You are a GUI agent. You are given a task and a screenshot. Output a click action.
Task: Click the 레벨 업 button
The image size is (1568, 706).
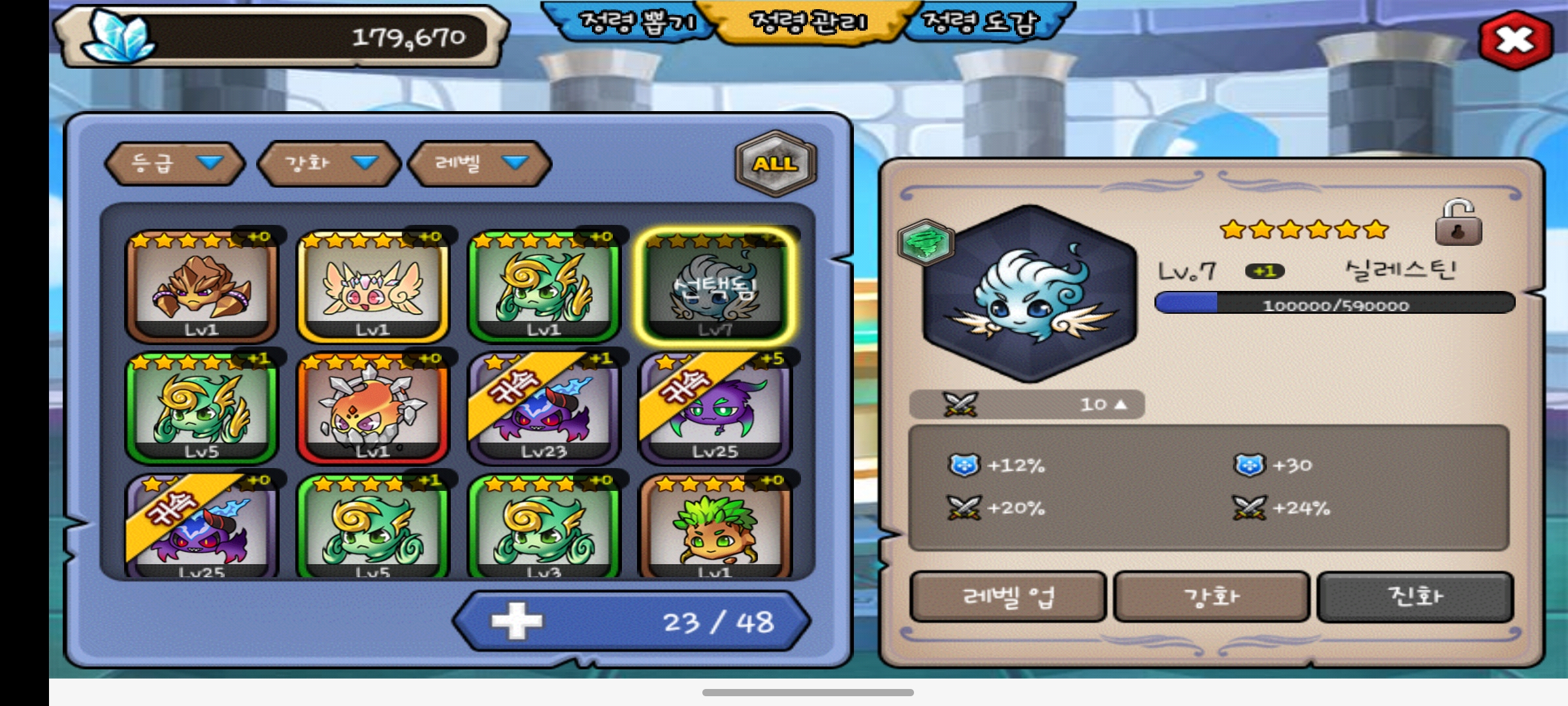point(1008,597)
